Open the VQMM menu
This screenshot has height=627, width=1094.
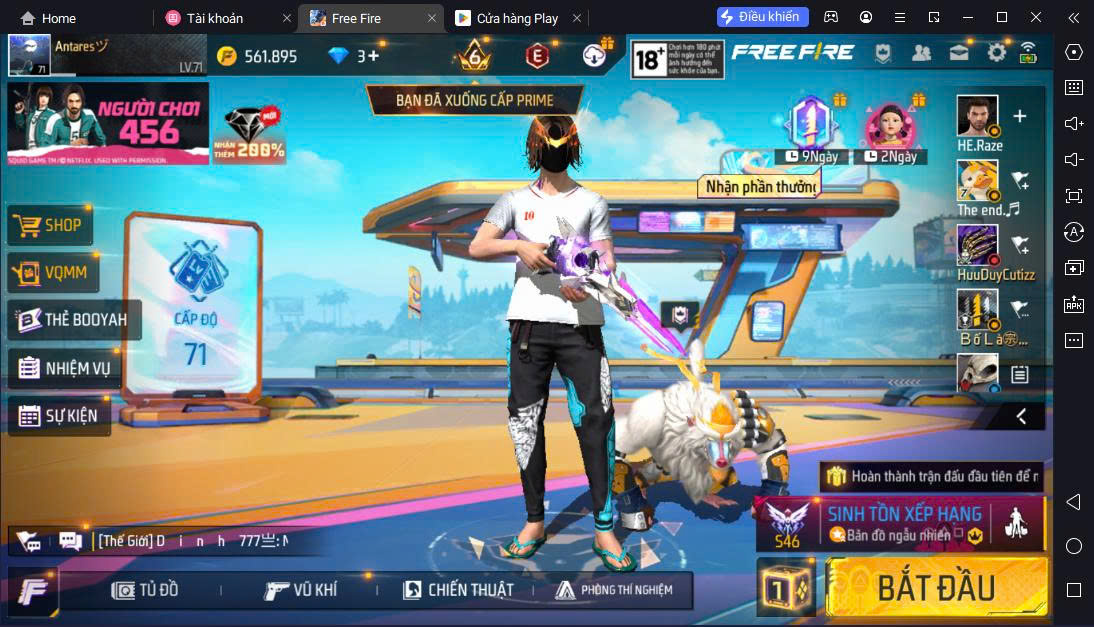tap(53, 272)
